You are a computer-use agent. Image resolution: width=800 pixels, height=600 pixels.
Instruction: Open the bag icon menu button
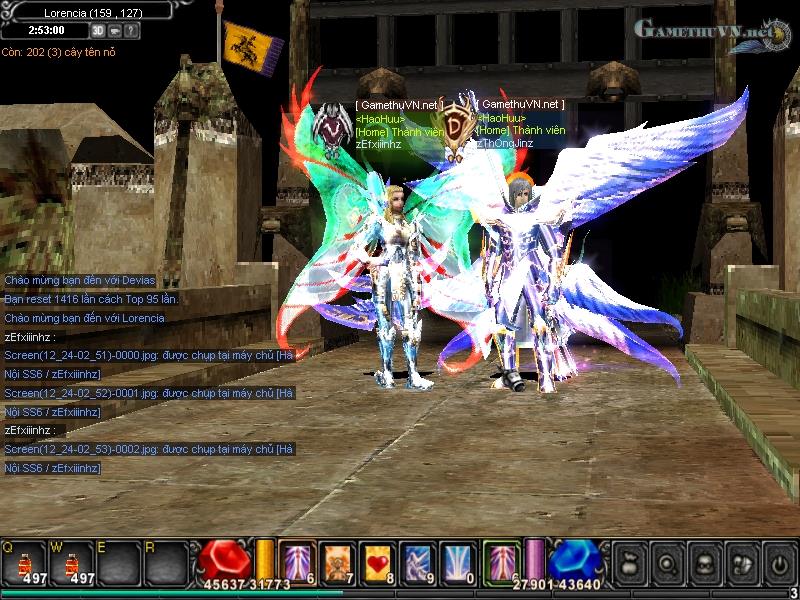[x=629, y=562]
